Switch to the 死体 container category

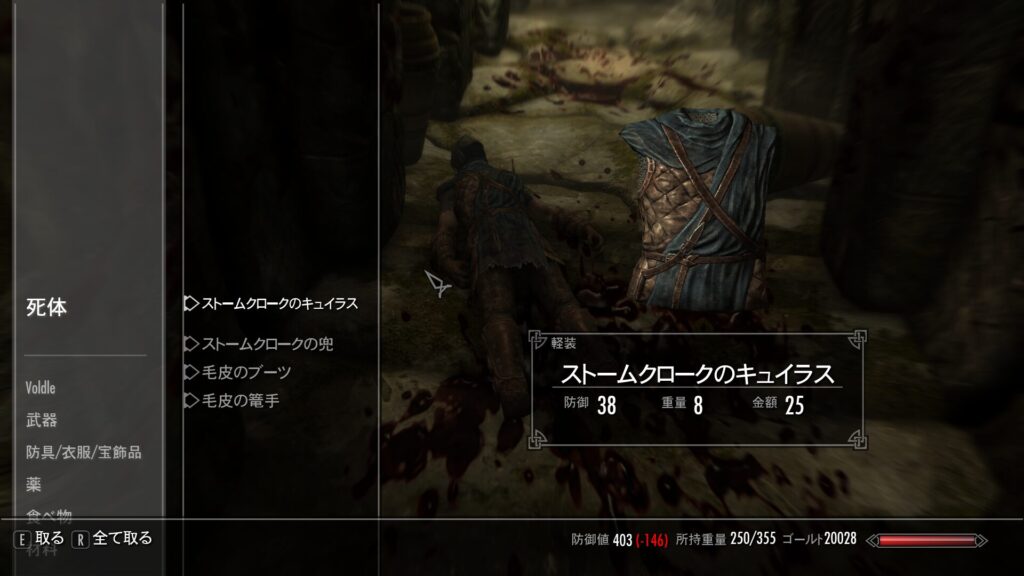[47, 308]
